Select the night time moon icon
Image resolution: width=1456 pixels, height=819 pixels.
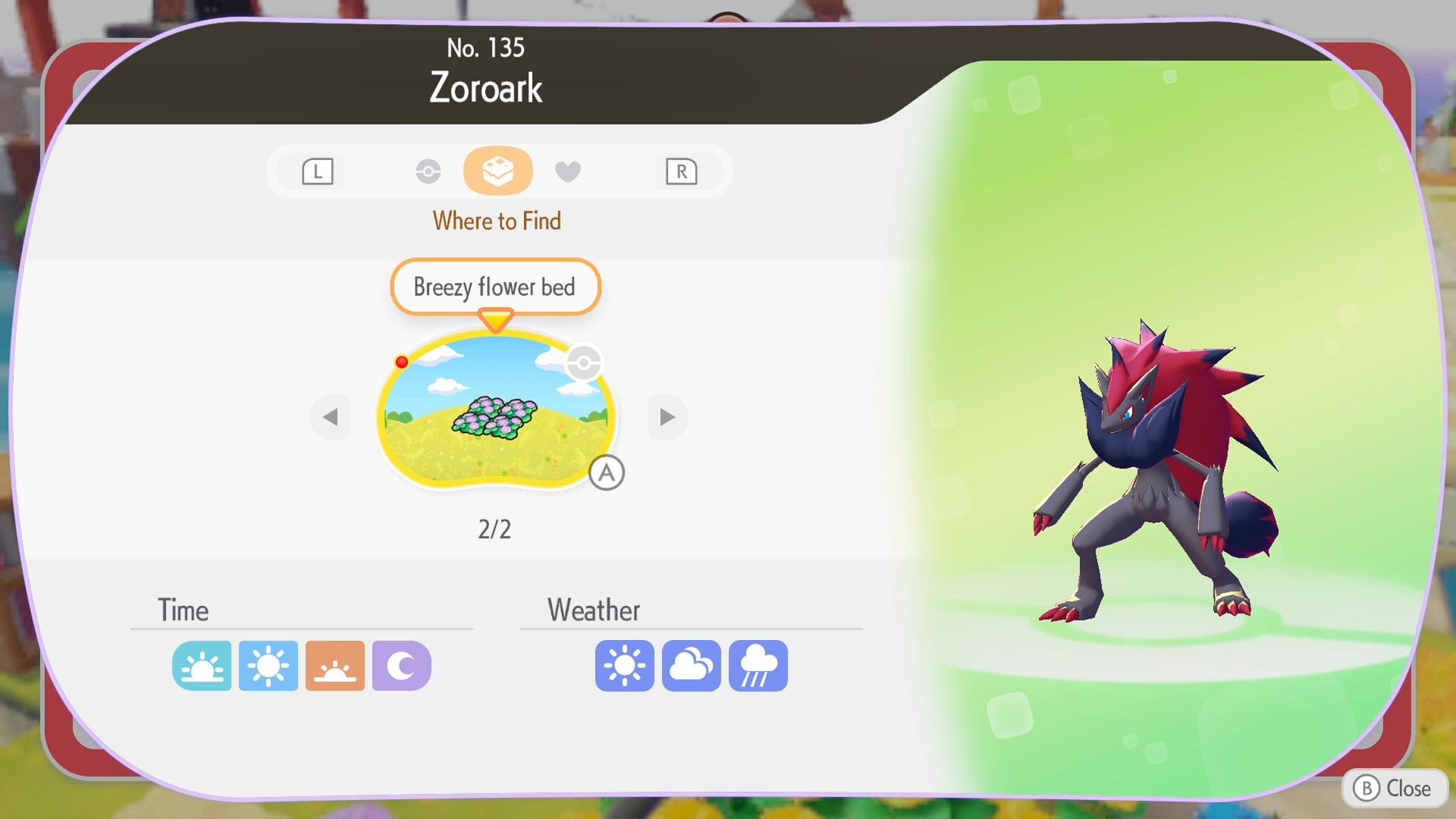401,666
